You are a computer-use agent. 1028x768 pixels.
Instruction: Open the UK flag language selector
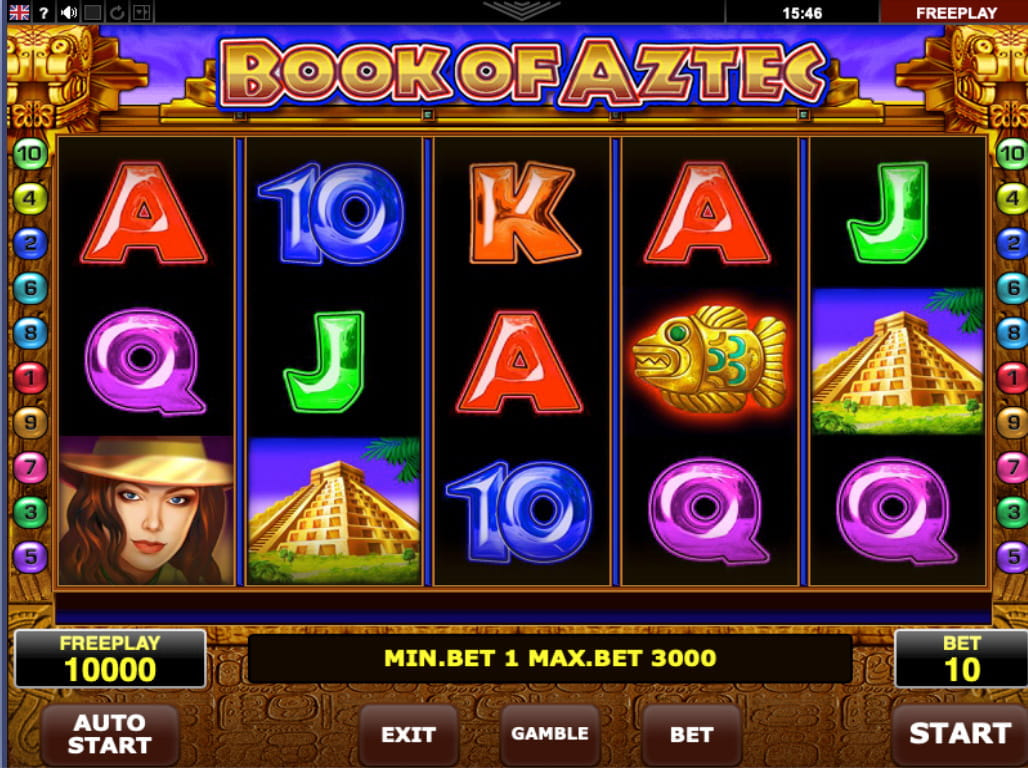(x=19, y=13)
